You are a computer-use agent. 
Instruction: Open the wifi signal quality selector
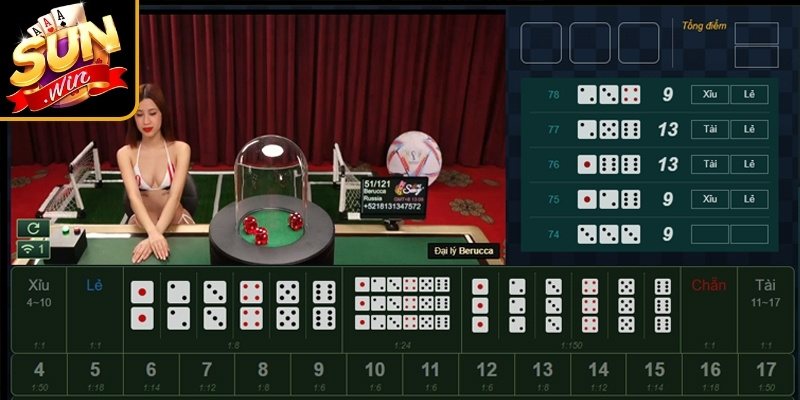29,248
